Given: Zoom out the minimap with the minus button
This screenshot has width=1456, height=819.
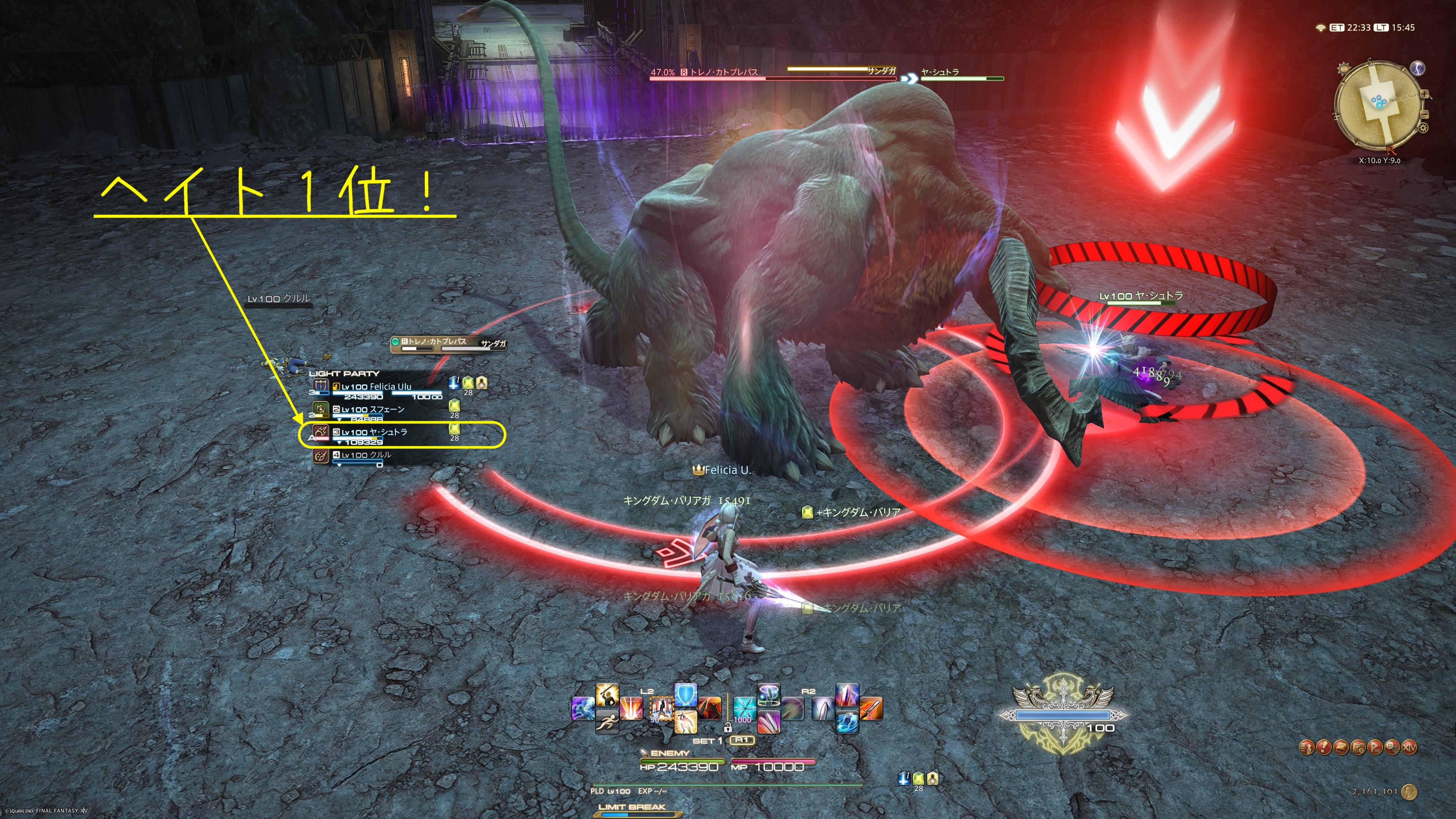Looking at the screenshot, I should click(x=1424, y=114).
